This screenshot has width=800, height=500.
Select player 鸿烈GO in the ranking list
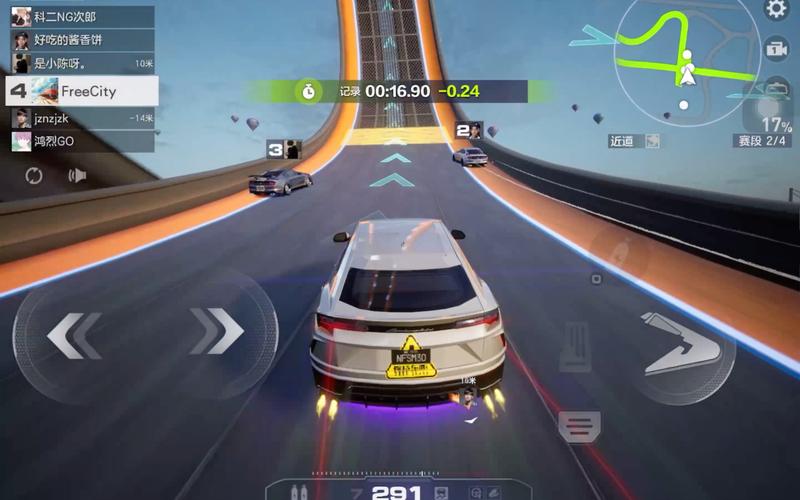82,141
